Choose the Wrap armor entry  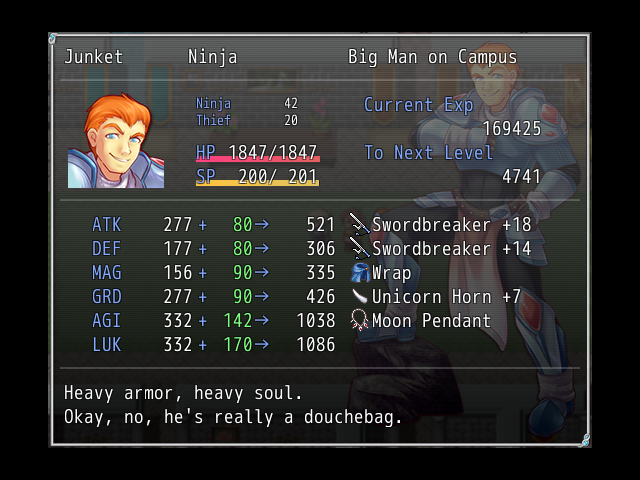pyautogui.click(x=381, y=273)
